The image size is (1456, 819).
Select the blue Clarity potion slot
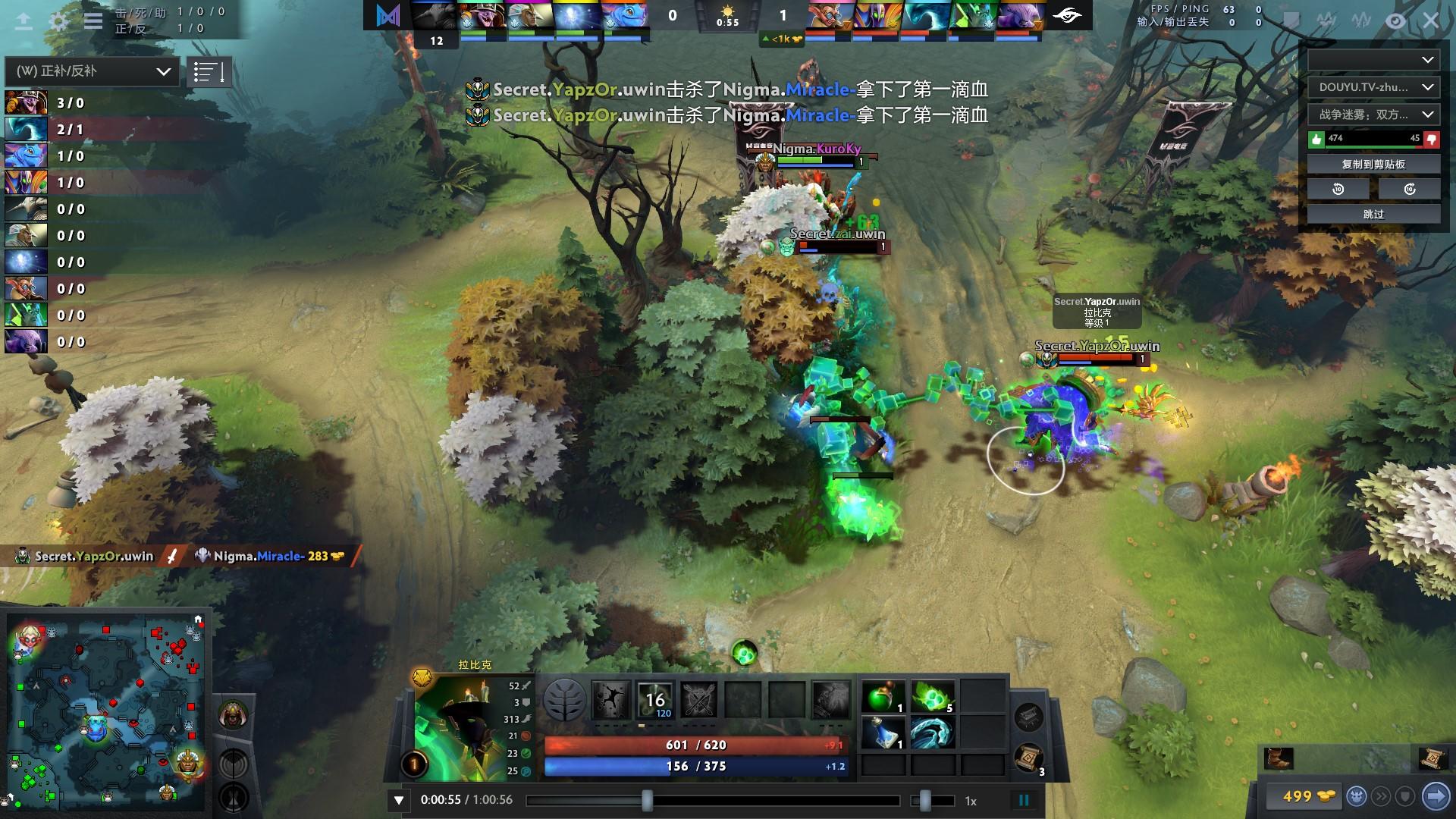tap(883, 733)
